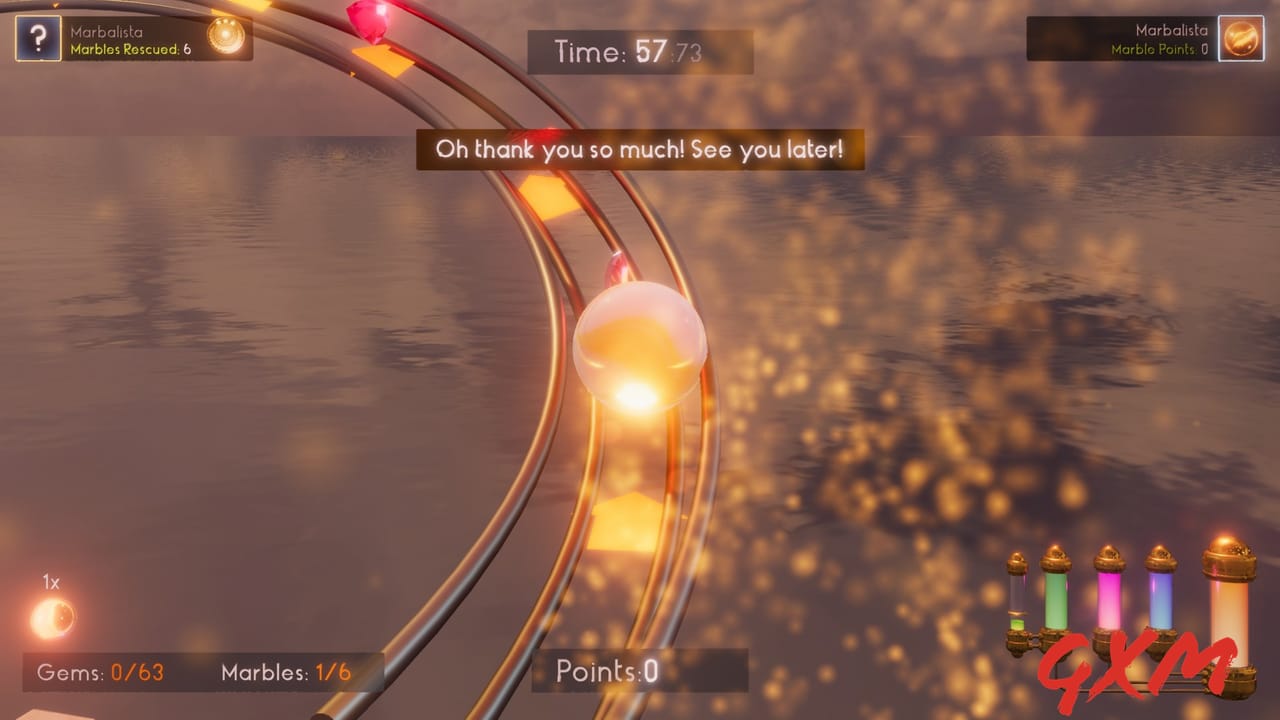Click the purple-blue vial
This screenshot has width=1280, height=720.
point(1160,598)
